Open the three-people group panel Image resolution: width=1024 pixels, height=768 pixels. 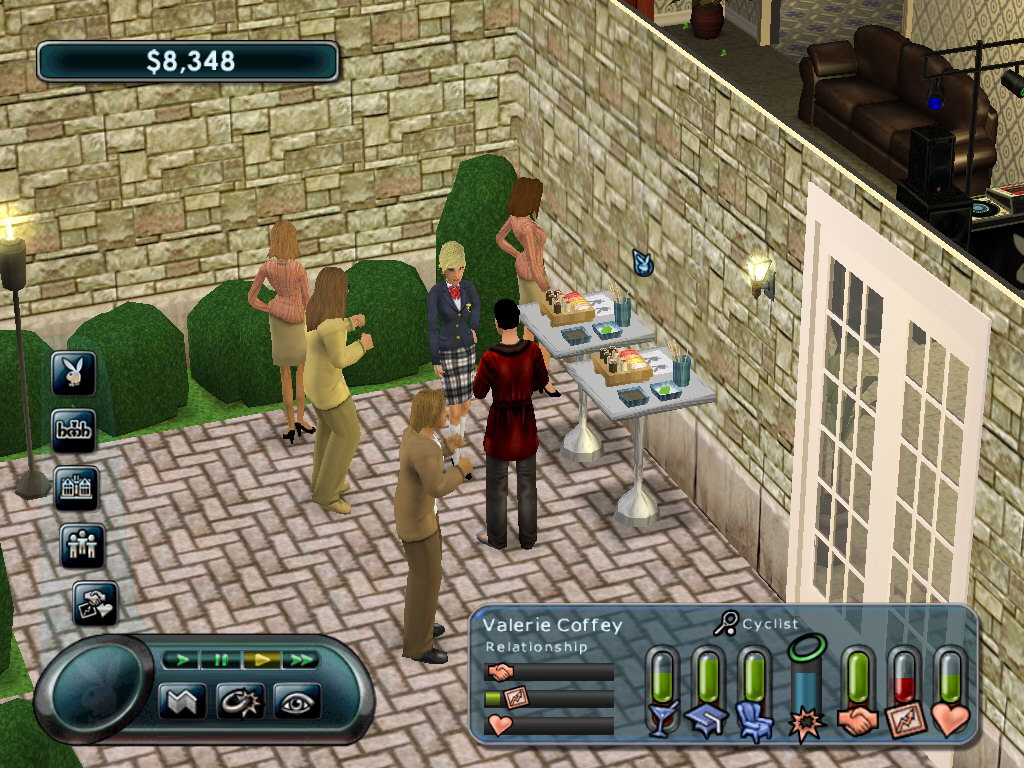click(82, 546)
